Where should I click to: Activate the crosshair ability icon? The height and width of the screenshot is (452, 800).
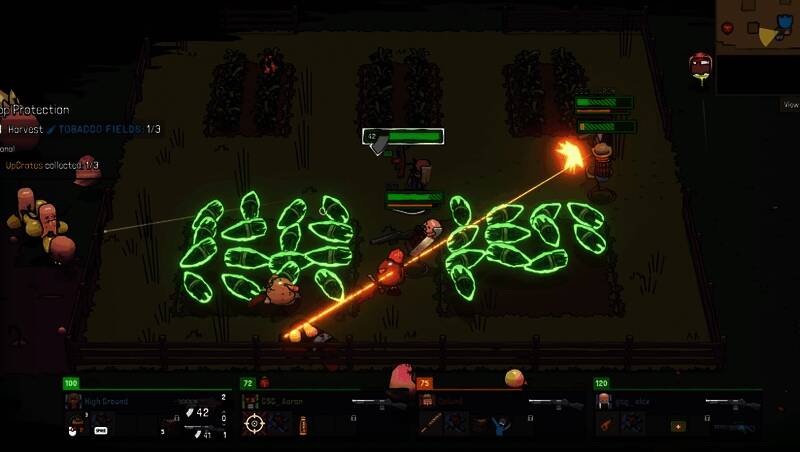point(254,423)
